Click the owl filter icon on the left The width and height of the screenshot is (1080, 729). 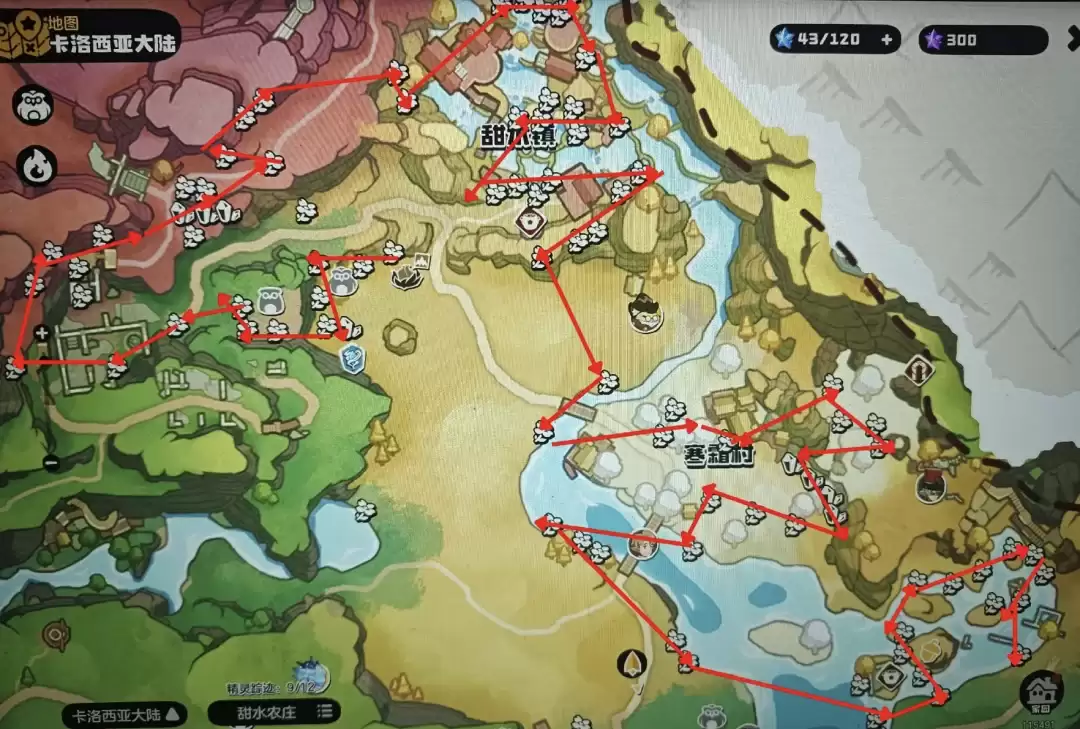click(x=35, y=107)
